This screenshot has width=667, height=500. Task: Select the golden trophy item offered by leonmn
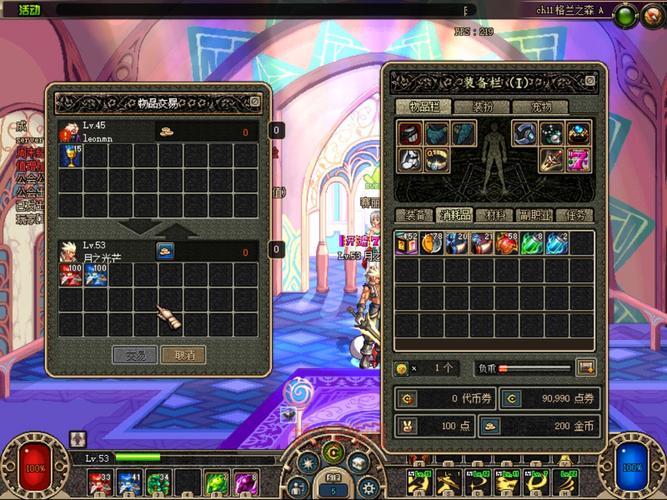coord(70,155)
